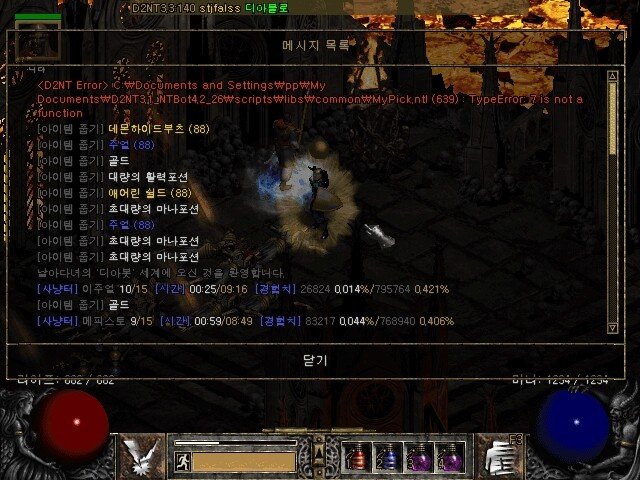
Task: Use the fourth belt slot purple potion
Action: click(450, 458)
